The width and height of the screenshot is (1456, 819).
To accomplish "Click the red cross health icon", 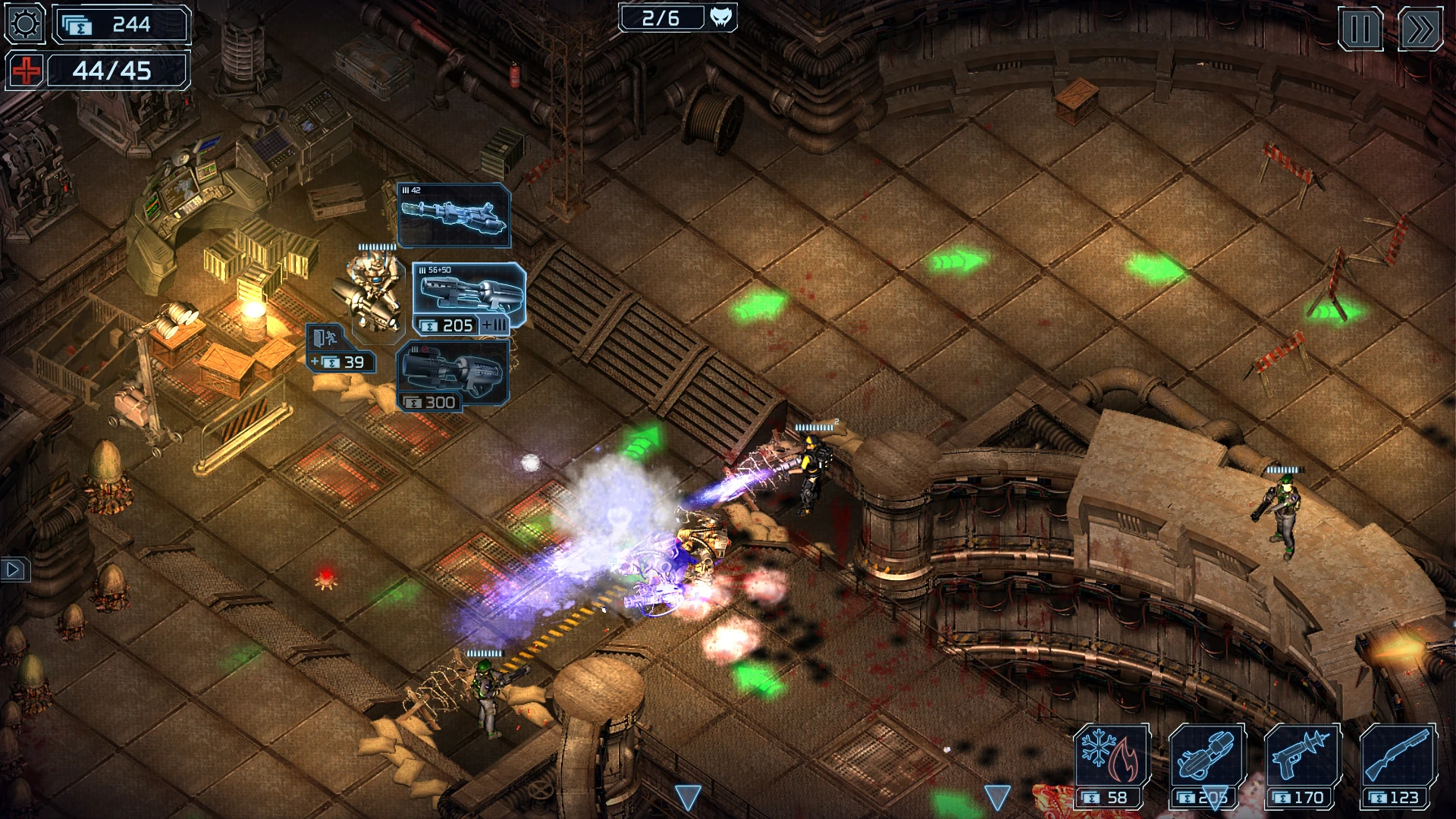I will [x=25, y=71].
